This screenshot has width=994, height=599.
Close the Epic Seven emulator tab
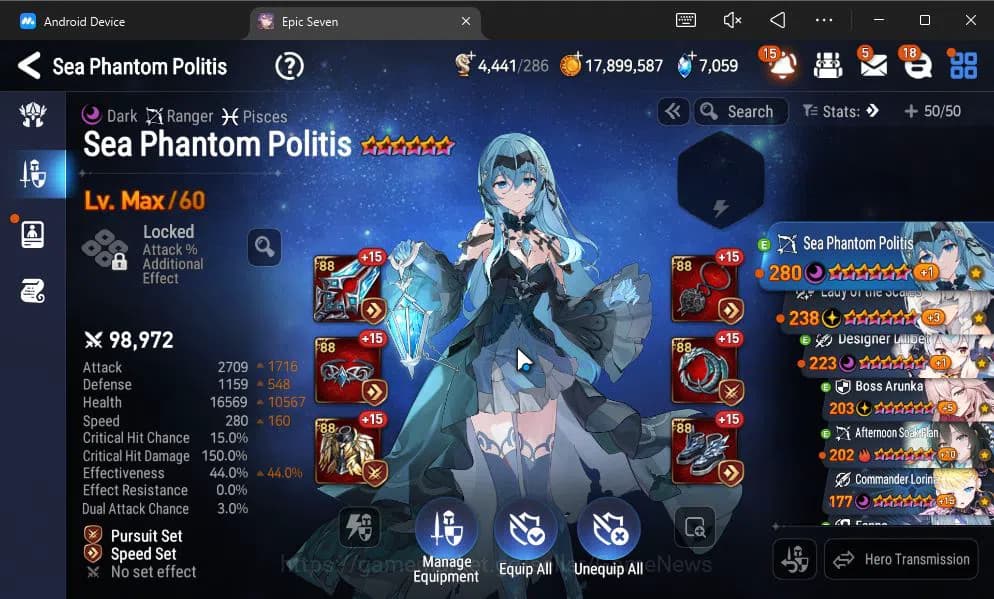pyautogui.click(x=466, y=21)
